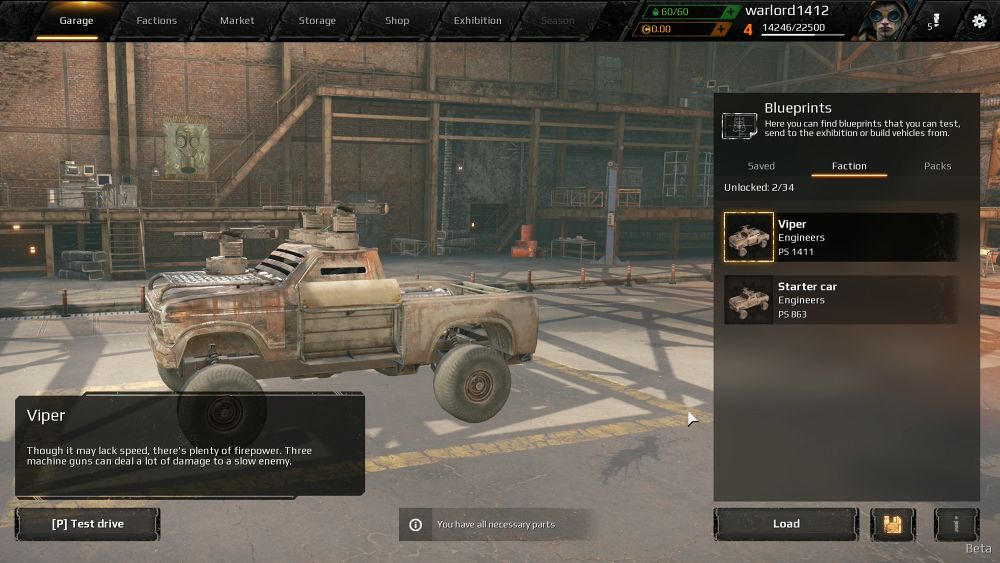Viewport: 1000px width, 563px height.
Task: Show the Packs blueprints tab
Action: (937, 166)
